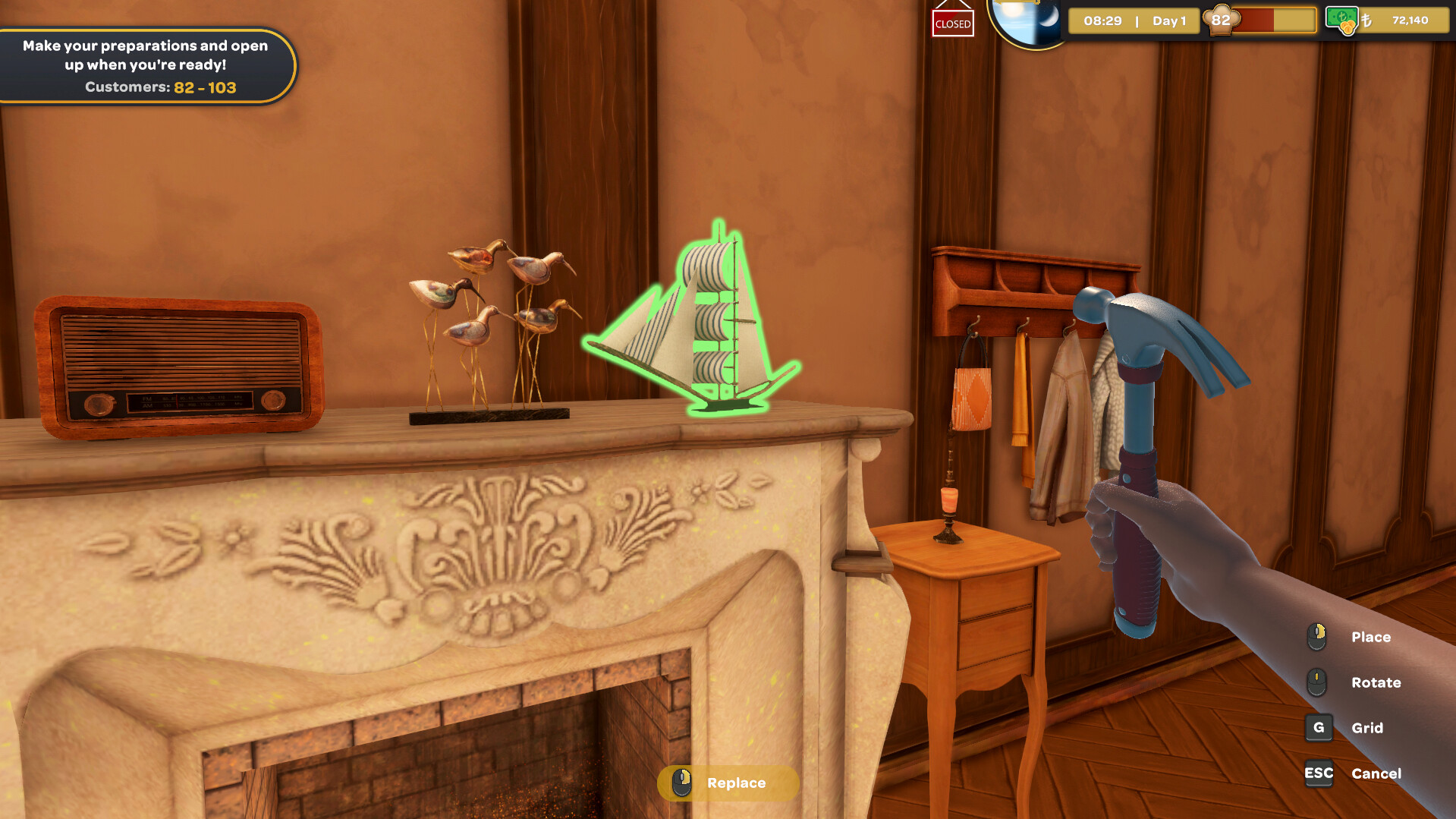Click the chef hat customer counter icon
Image resolution: width=1456 pixels, height=819 pixels.
pos(1220,20)
